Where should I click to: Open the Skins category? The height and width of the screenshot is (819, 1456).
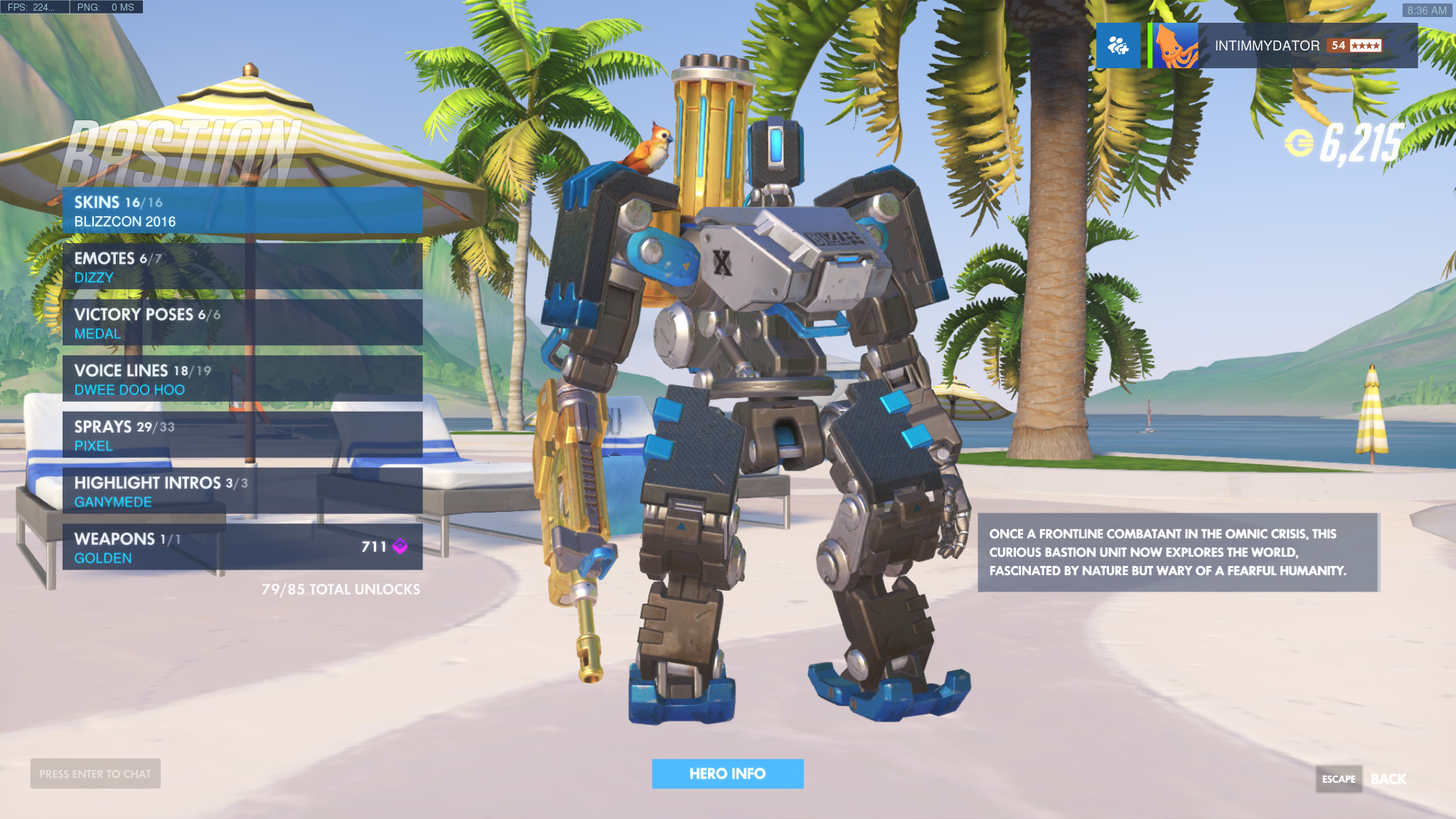pyautogui.click(x=242, y=211)
